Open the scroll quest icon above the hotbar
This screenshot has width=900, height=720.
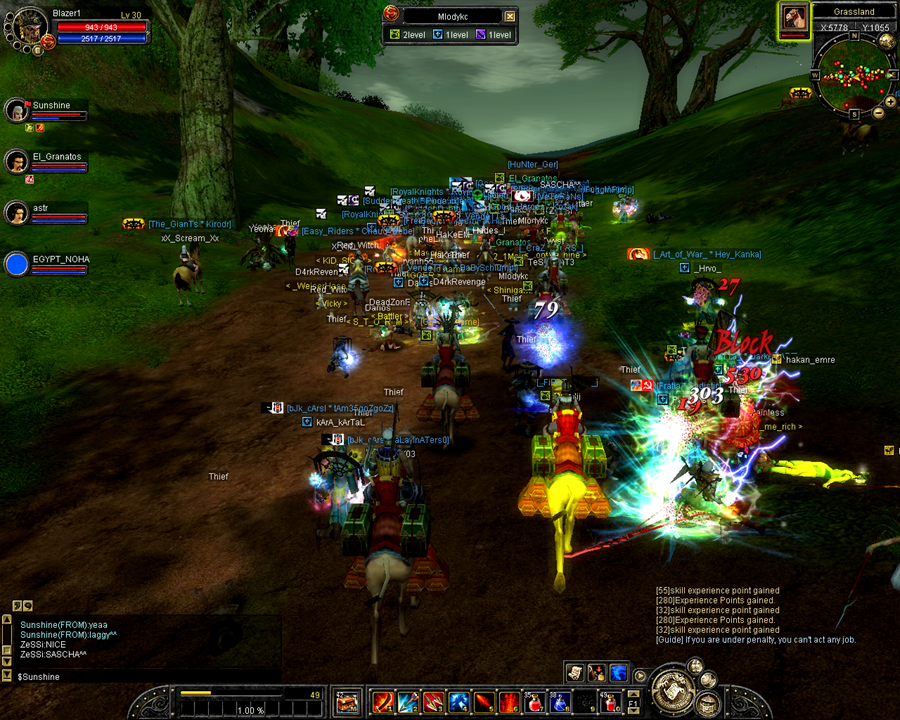coord(574,673)
